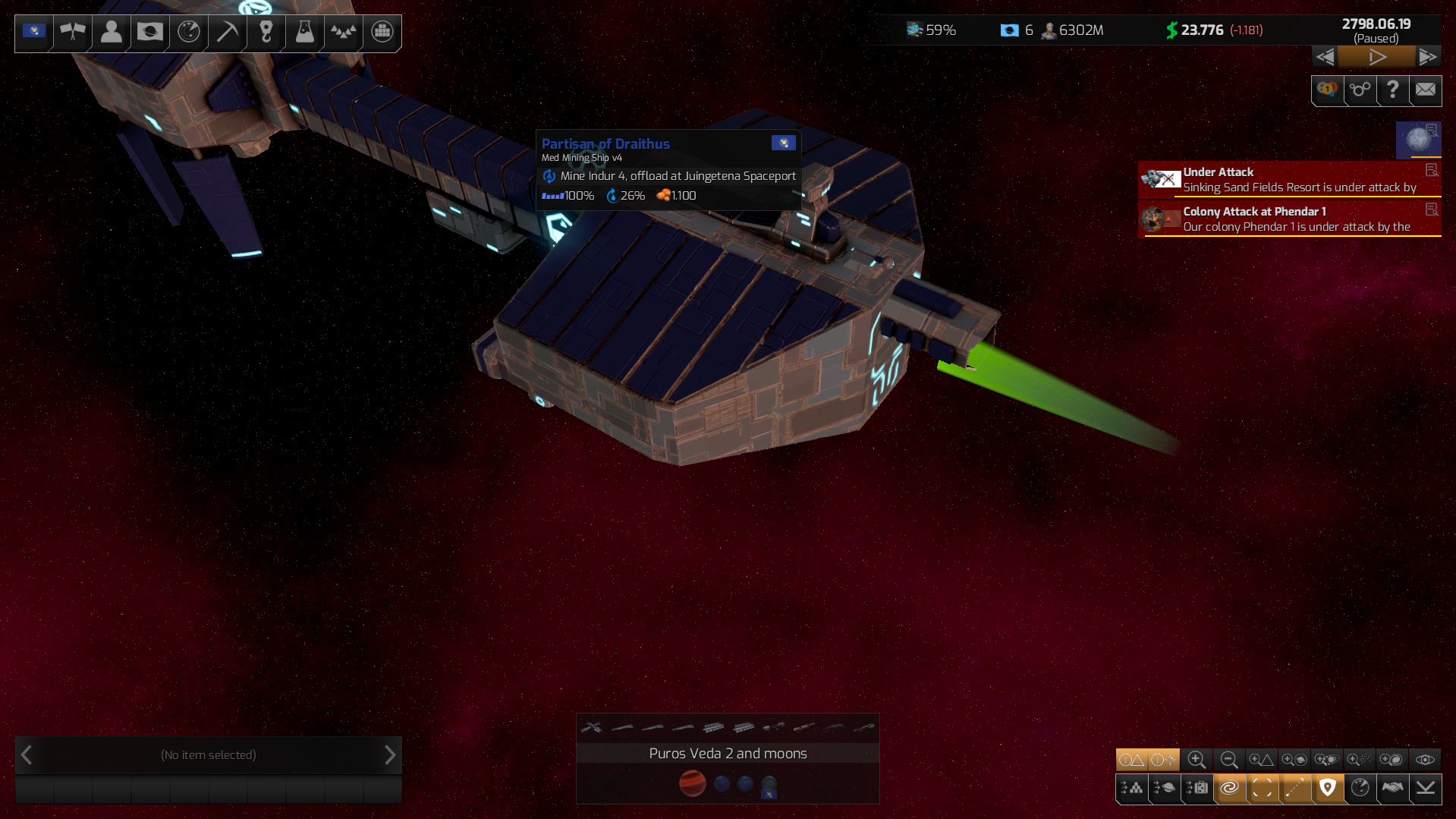Click the Under Attack notification
Screen dimensions: 1456x819
click(1290, 179)
